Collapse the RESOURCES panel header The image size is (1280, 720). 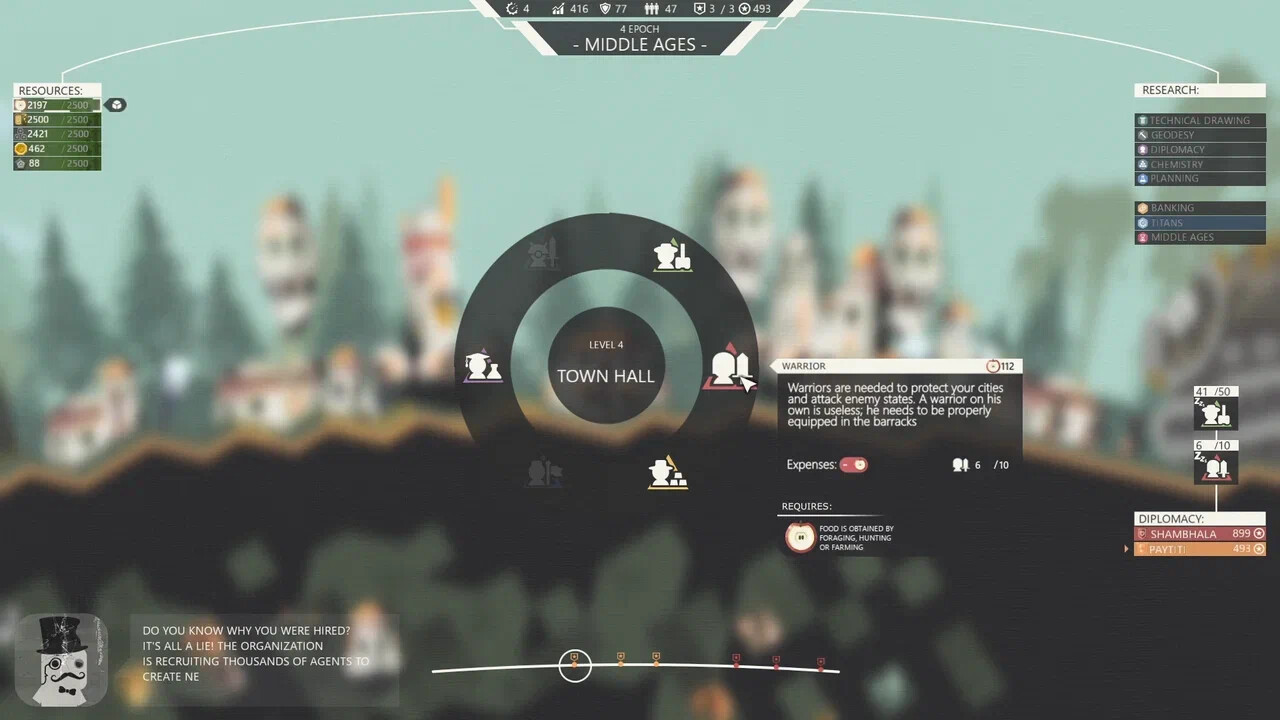(55, 90)
